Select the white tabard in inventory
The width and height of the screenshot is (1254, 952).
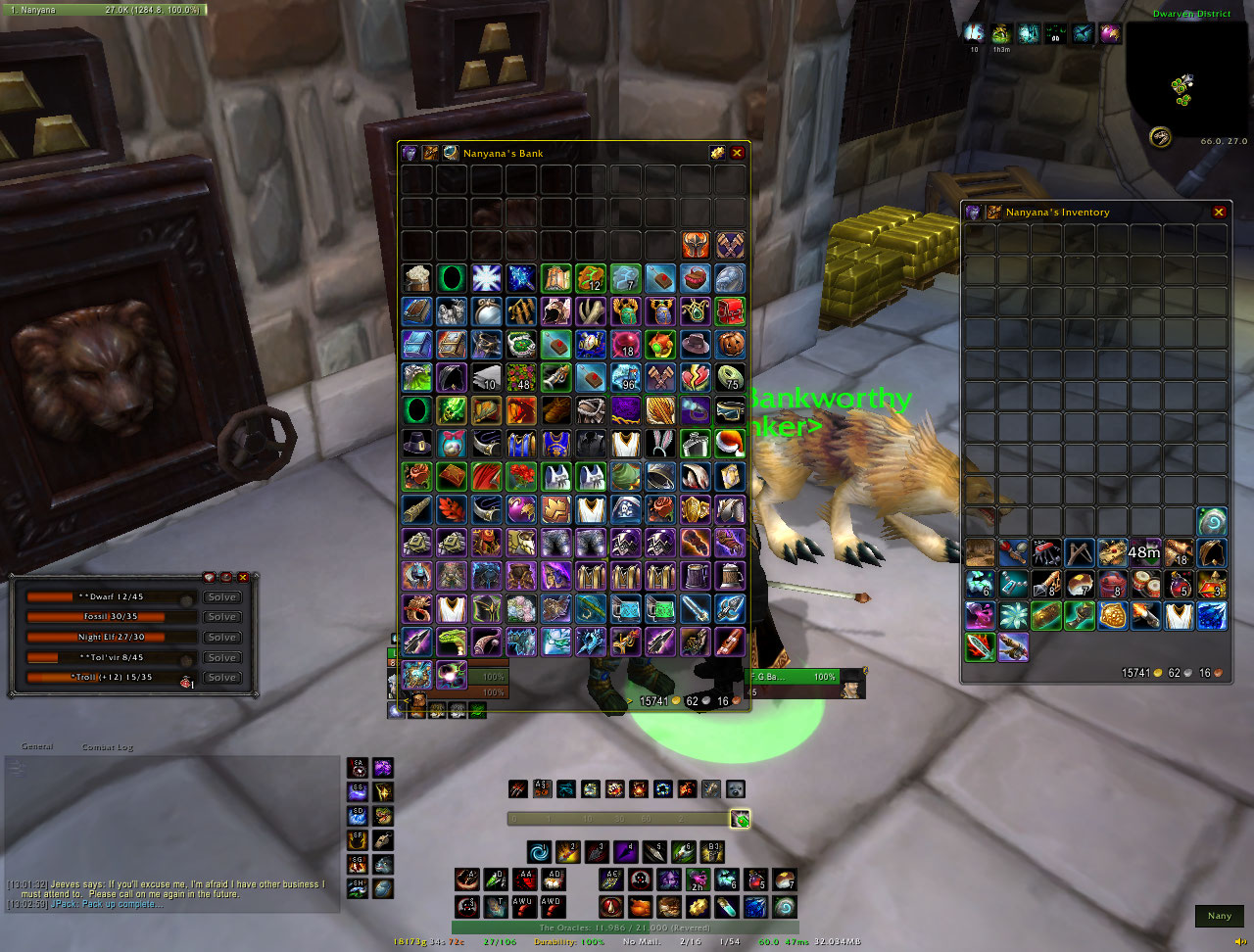point(1179,615)
